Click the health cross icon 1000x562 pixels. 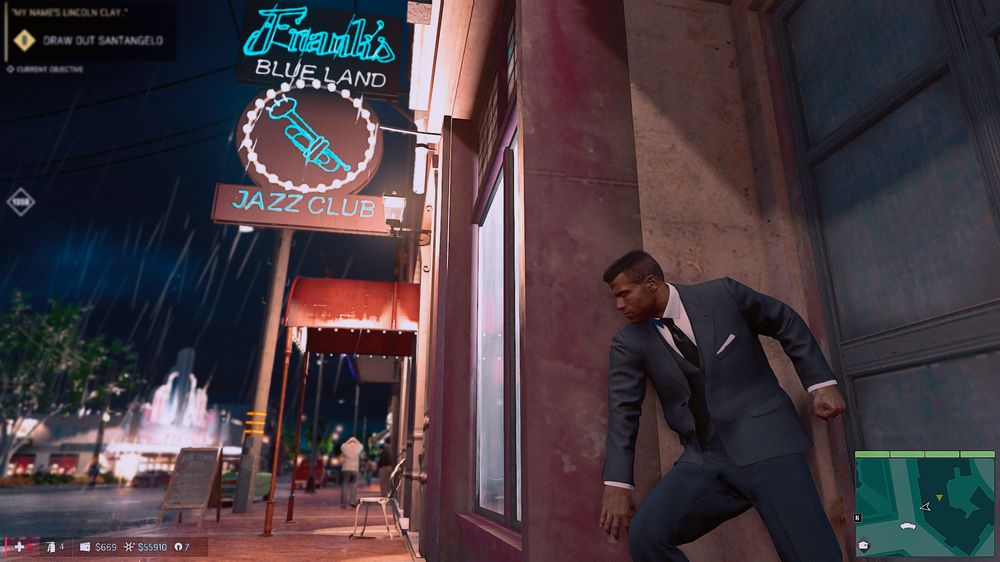pos(19,547)
